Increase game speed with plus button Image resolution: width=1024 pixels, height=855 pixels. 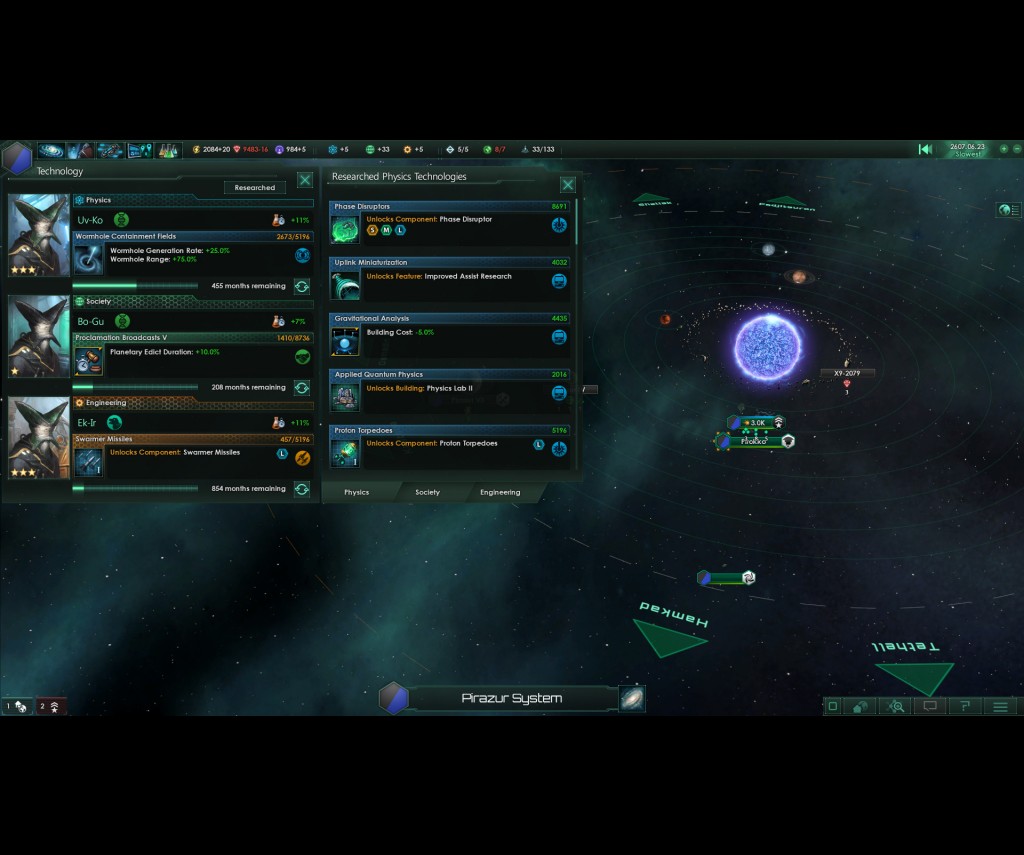tap(1004, 149)
